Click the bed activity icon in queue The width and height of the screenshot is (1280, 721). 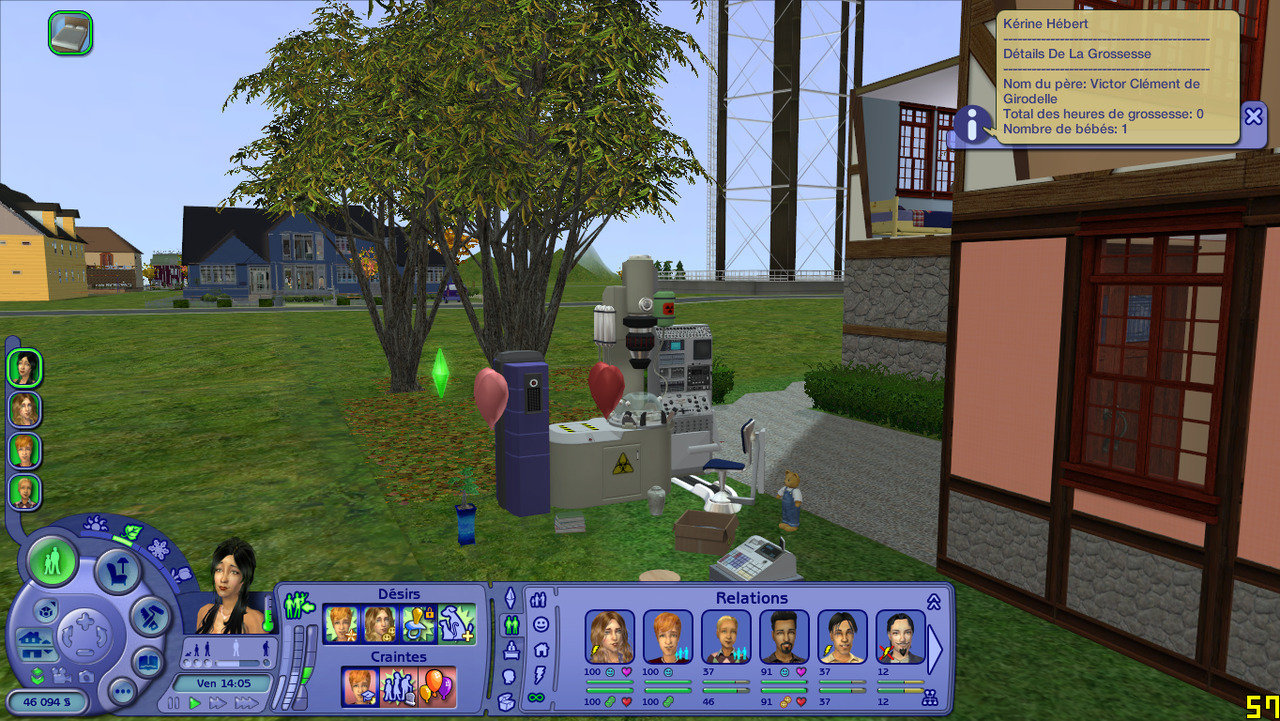pos(70,33)
